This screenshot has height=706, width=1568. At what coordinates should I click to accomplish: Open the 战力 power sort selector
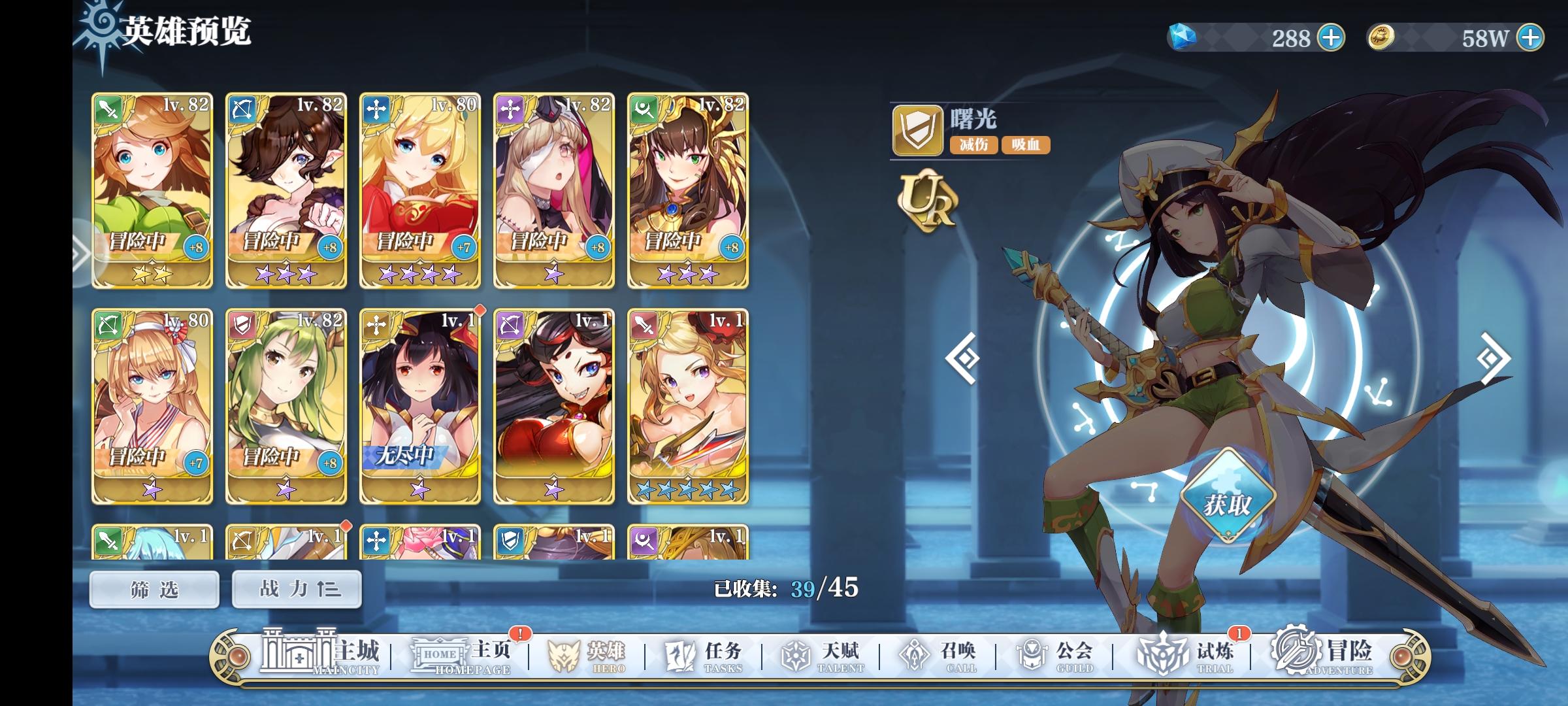coord(296,588)
